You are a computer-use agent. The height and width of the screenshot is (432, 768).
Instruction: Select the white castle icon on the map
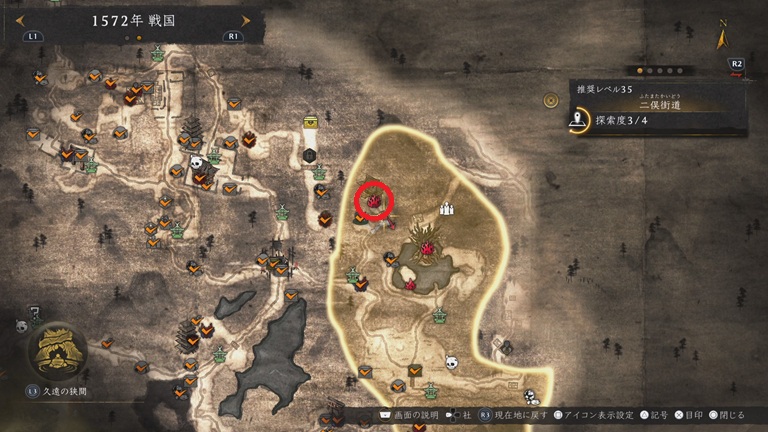[x=447, y=208]
